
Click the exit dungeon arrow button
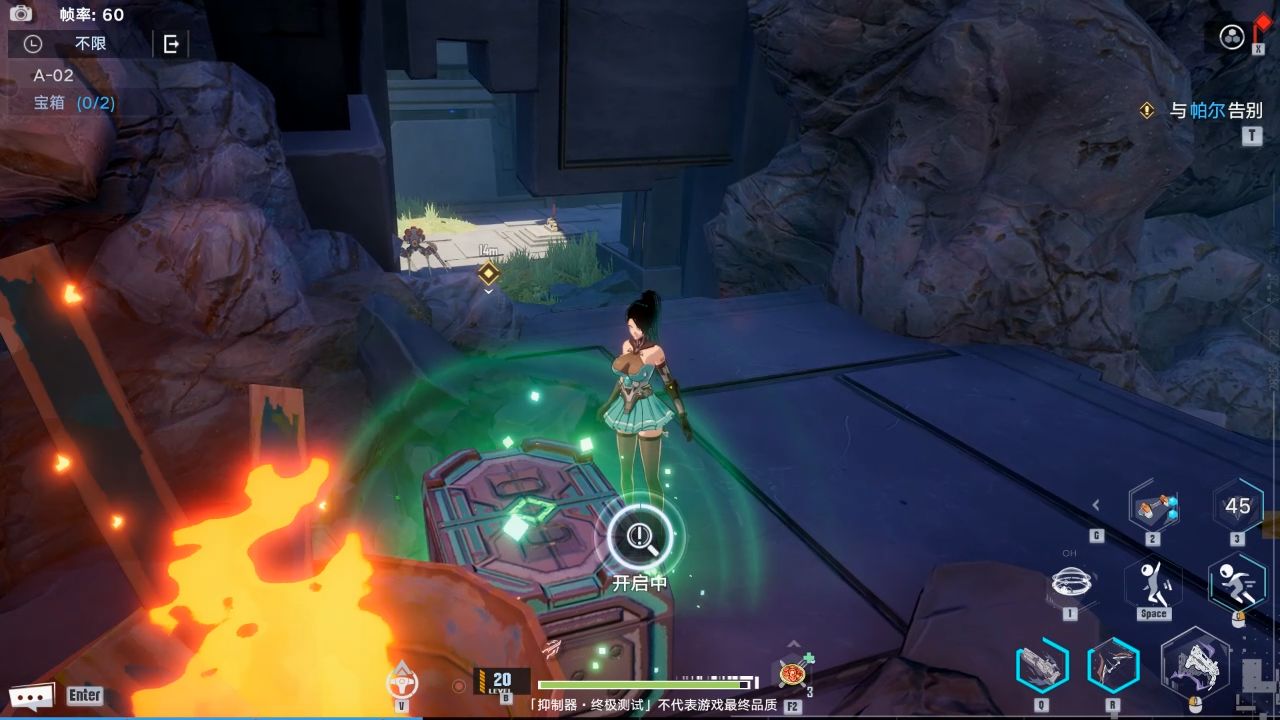[x=171, y=44]
